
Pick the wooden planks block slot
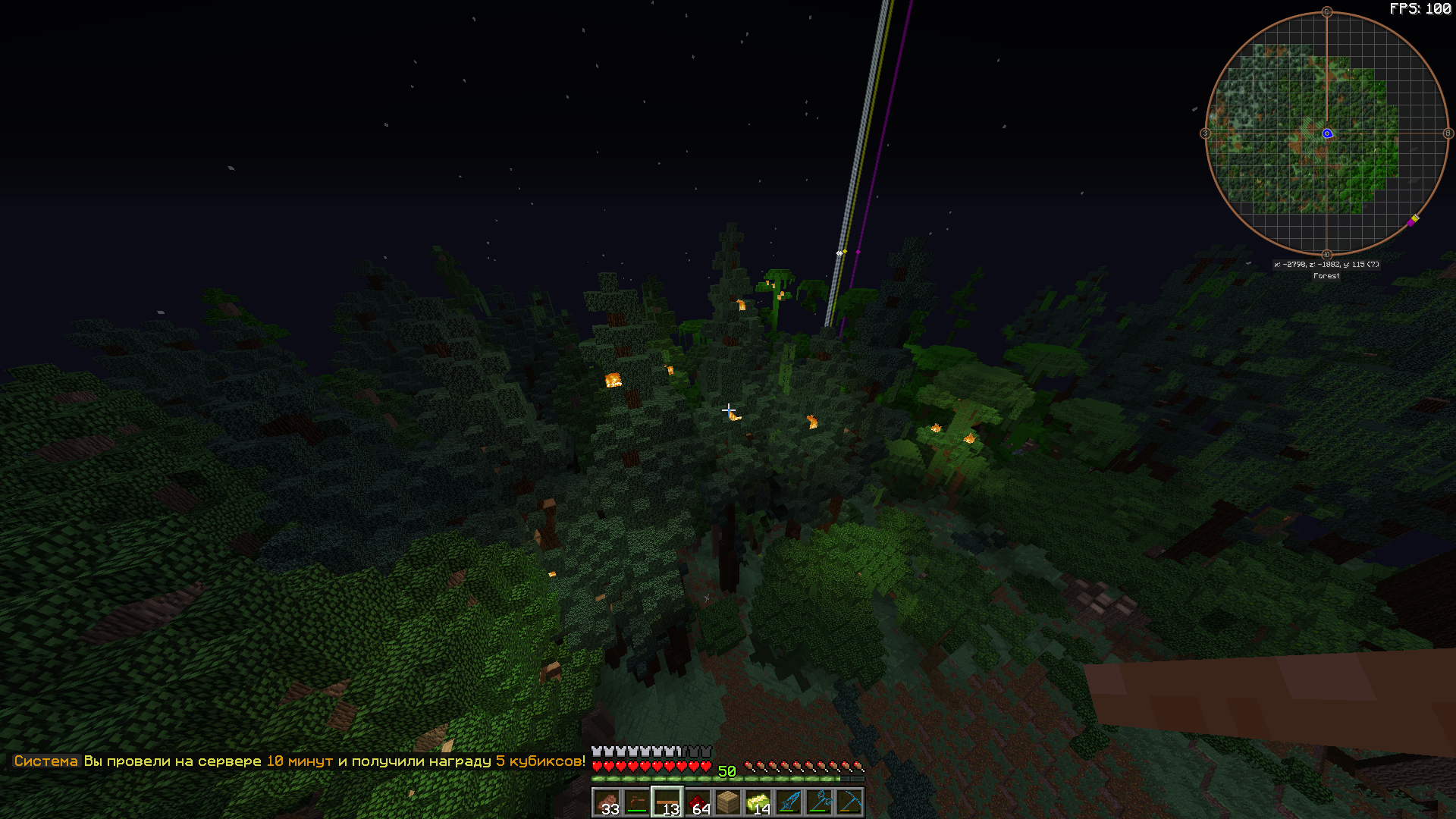point(728,802)
